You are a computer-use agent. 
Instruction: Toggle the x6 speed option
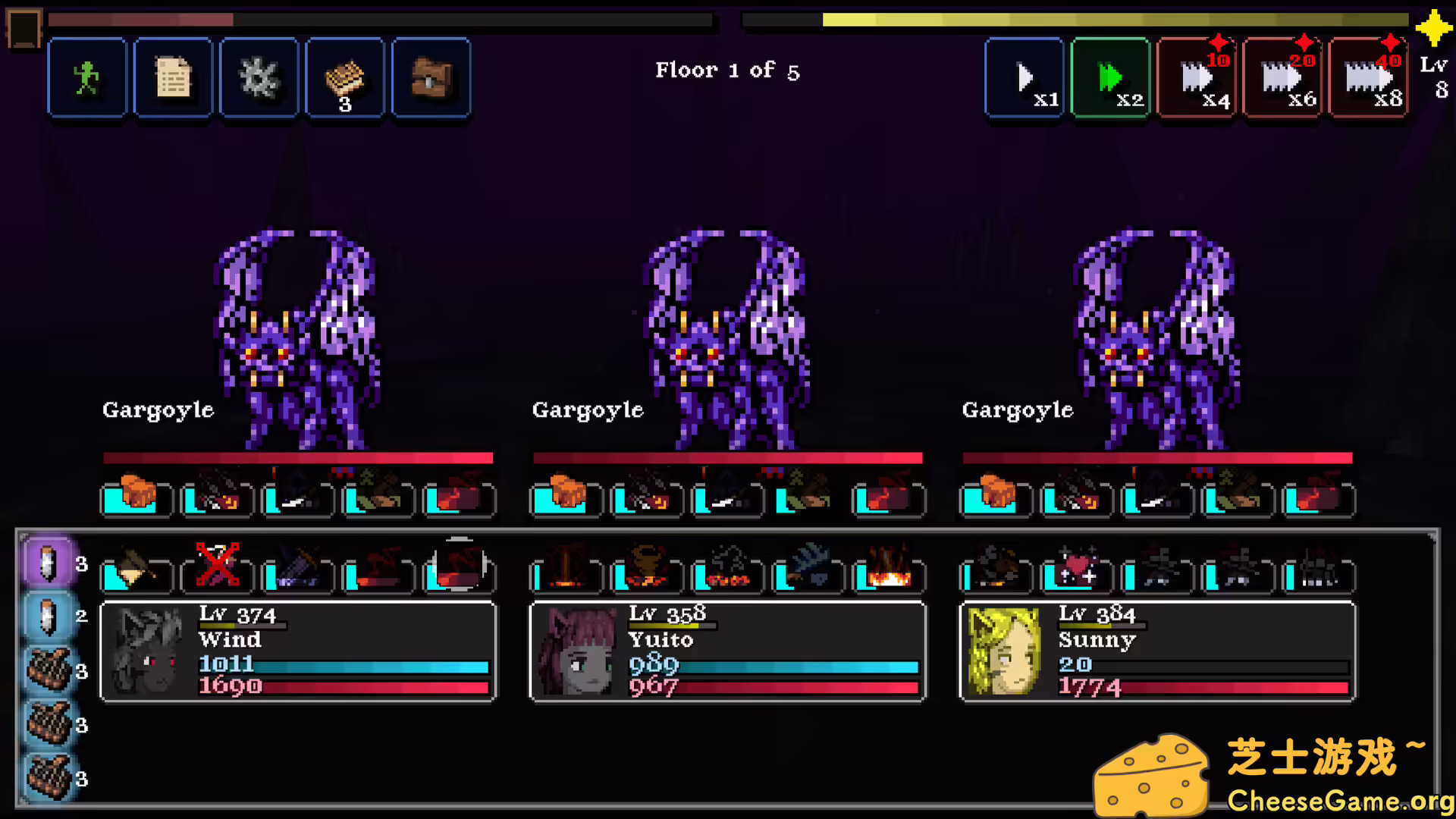(x=1282, y=77)
